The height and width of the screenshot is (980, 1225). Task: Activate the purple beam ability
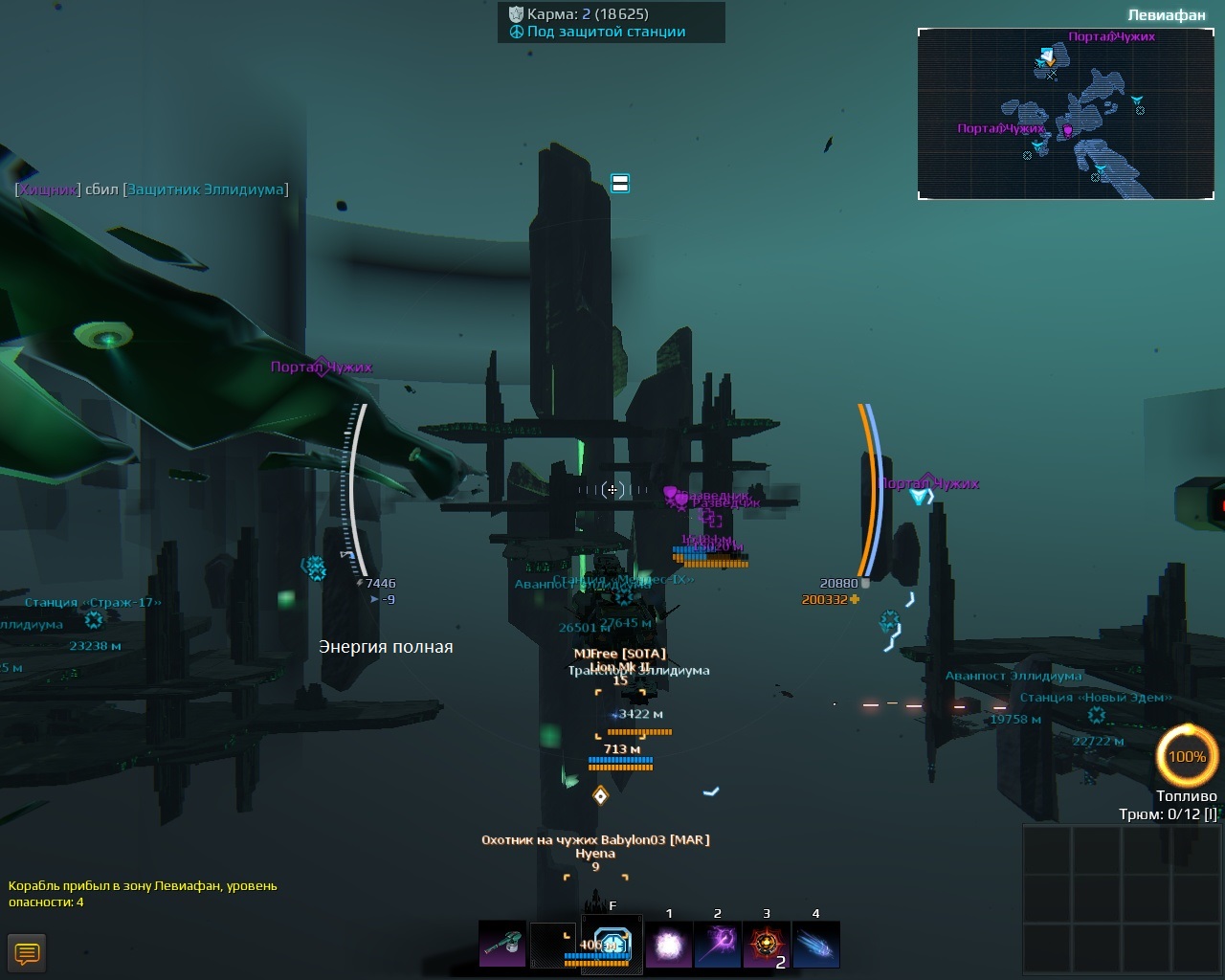tap(718, 945)
